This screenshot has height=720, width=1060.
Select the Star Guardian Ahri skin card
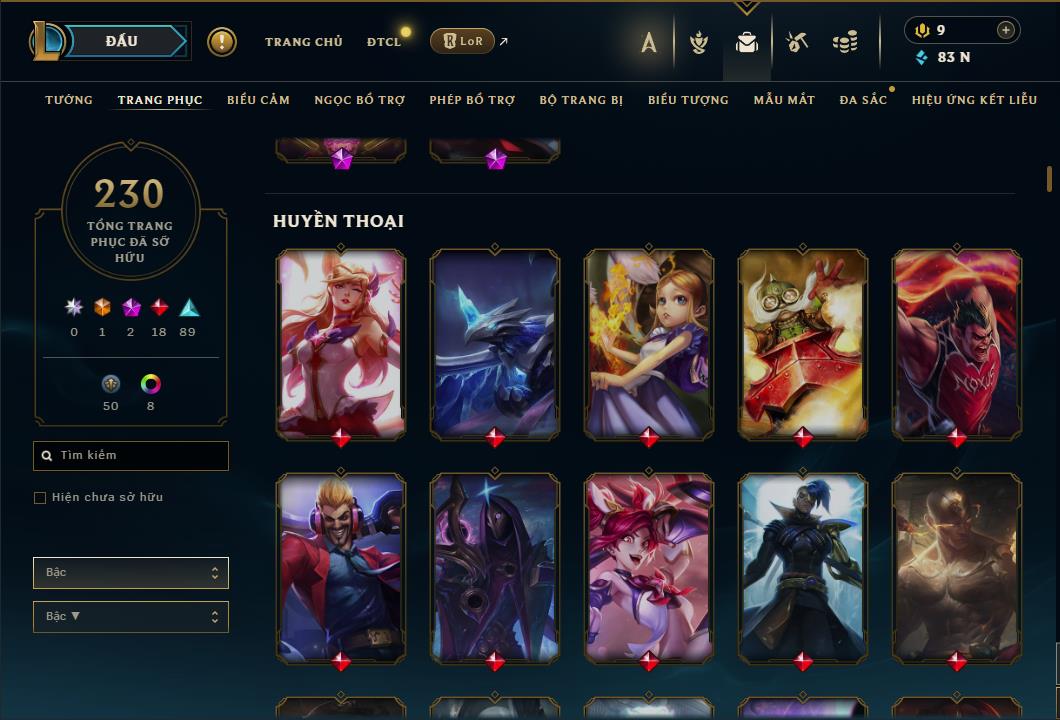[x=341, y=343]
